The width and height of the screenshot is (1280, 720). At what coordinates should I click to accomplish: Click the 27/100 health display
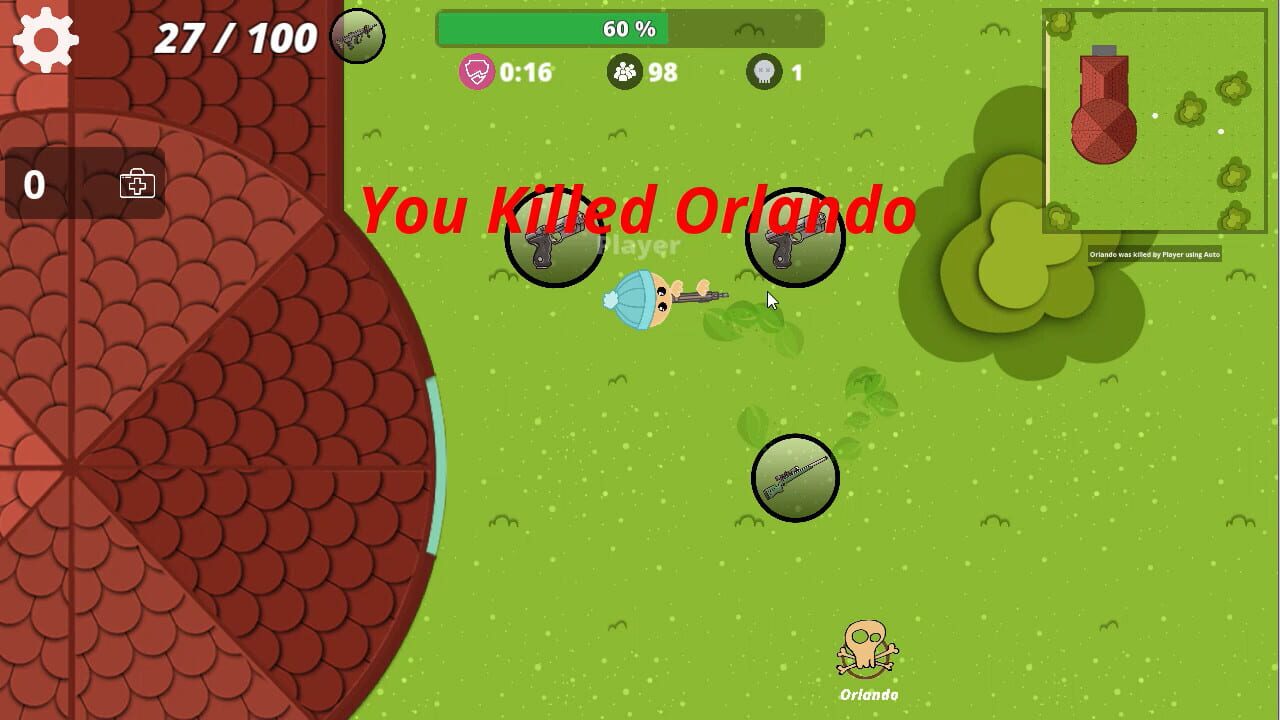(x=234, y=38)
